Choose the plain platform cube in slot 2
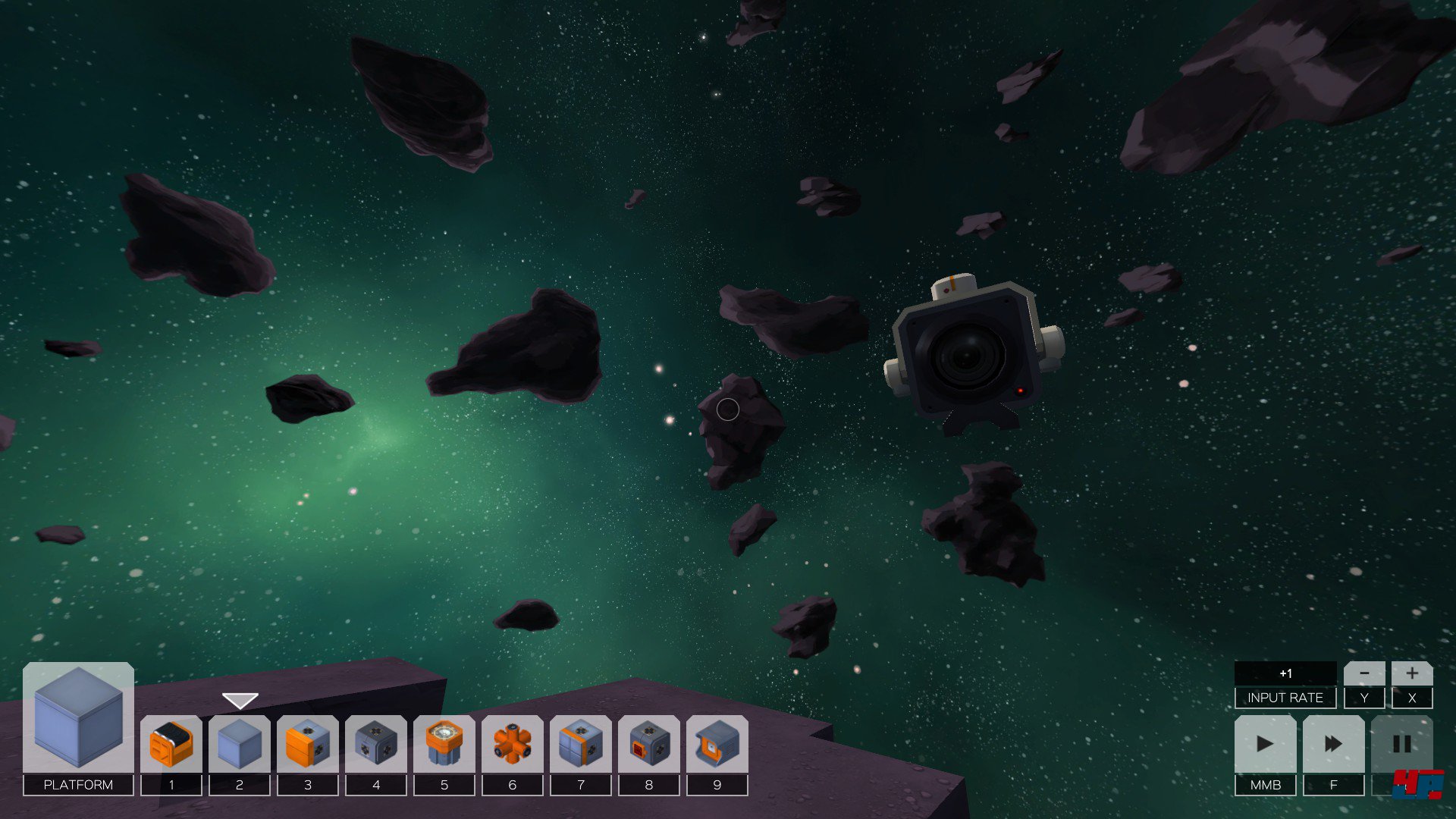Viewport: 1456px width, 819px height. 240,744
